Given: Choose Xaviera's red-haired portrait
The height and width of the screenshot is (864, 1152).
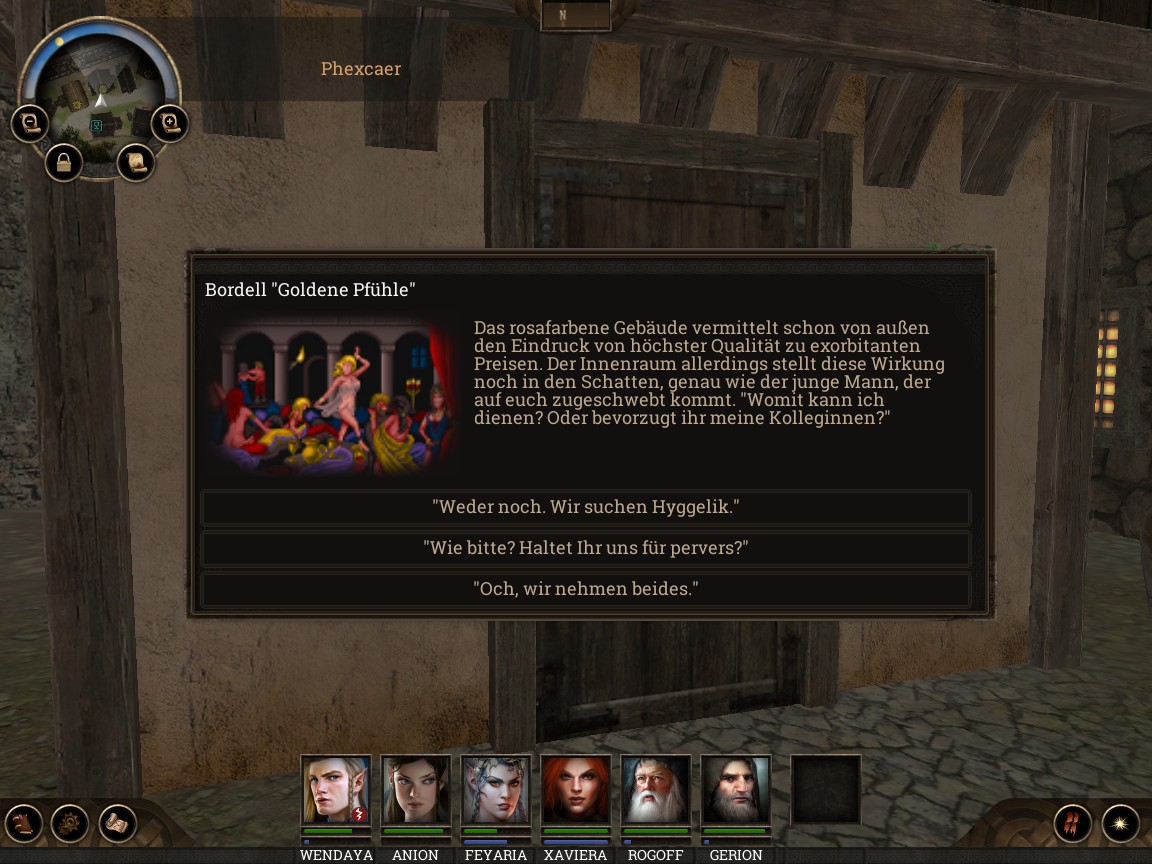Looking at the screenshot, I should (x=576, y=790).
